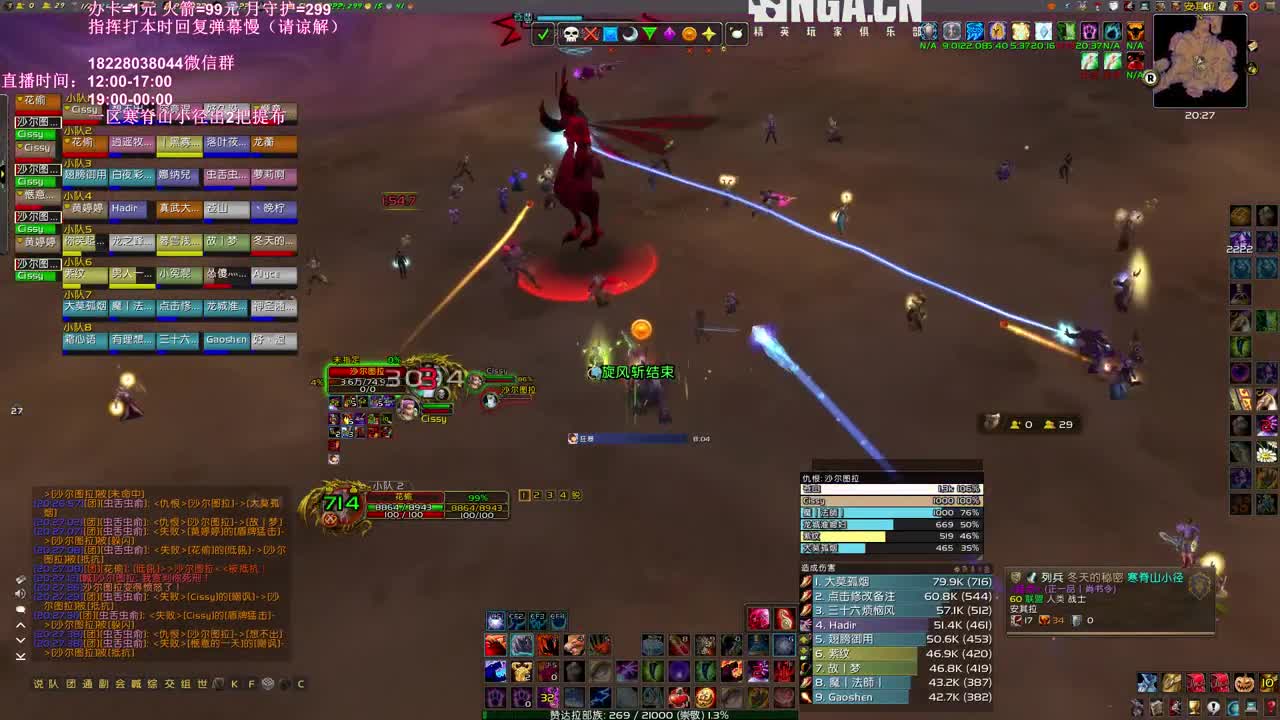Screen dimensions: 1280x720
Task: Select the skull raid target marker
Action: pyautogui.click(x=571, y=34)
